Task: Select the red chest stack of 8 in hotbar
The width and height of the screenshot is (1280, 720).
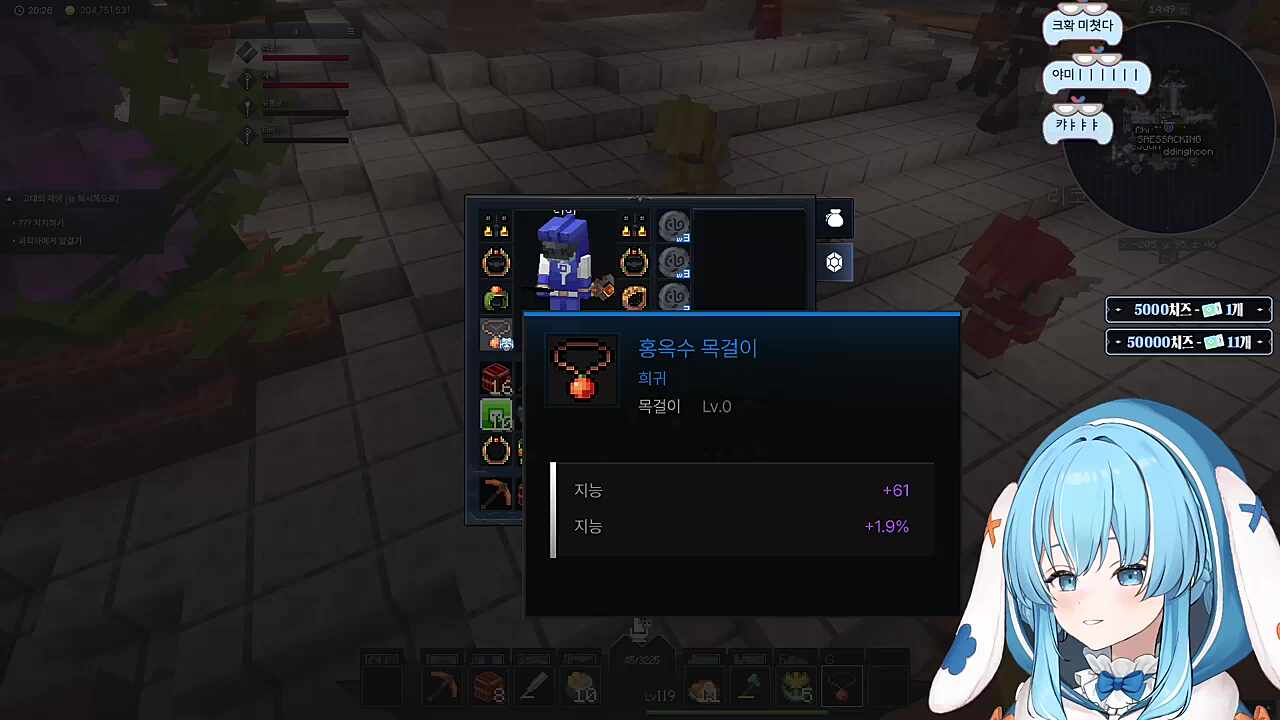Action: click(488, 687)
